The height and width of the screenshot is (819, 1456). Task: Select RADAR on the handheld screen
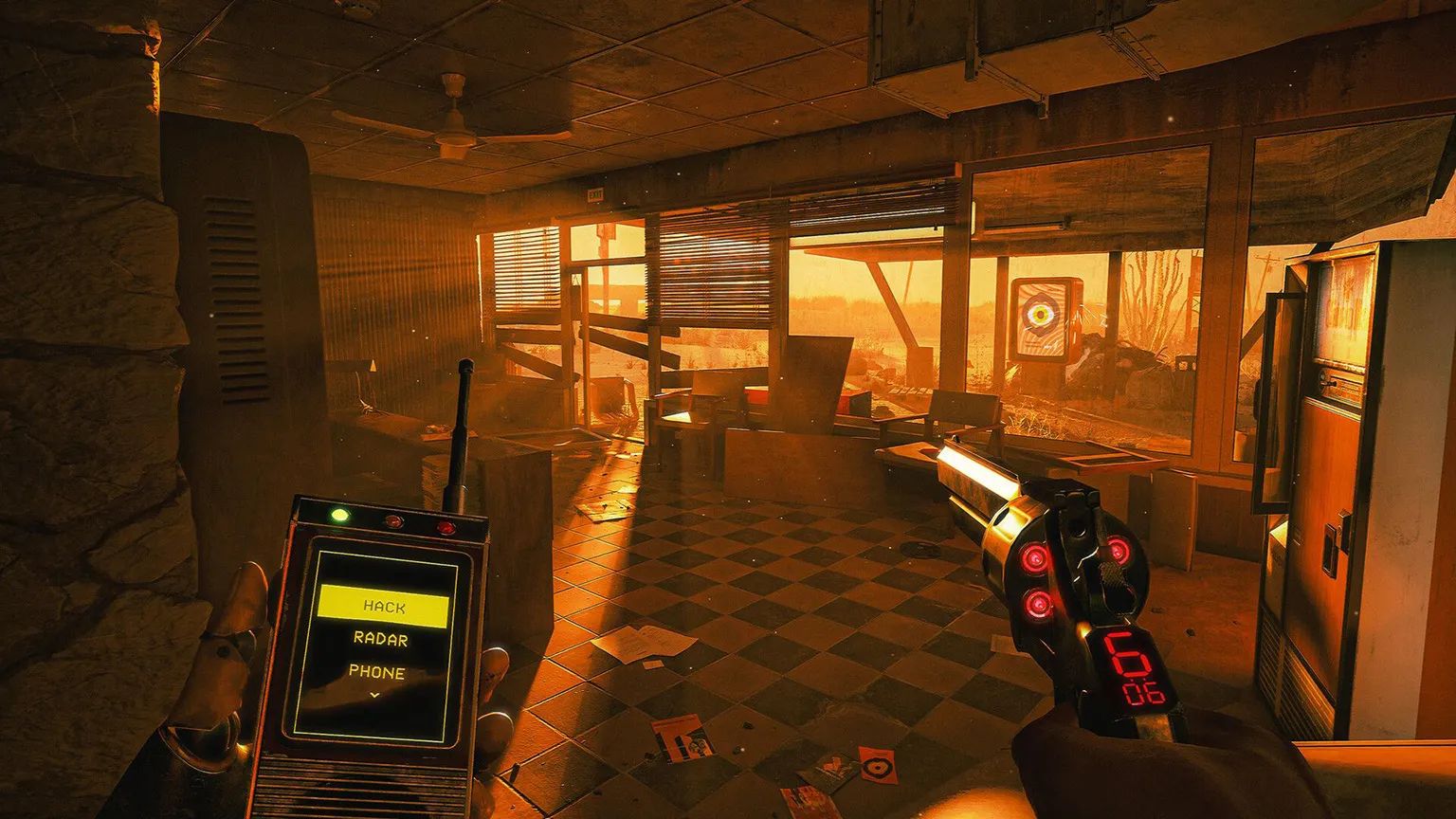(383, 639)
